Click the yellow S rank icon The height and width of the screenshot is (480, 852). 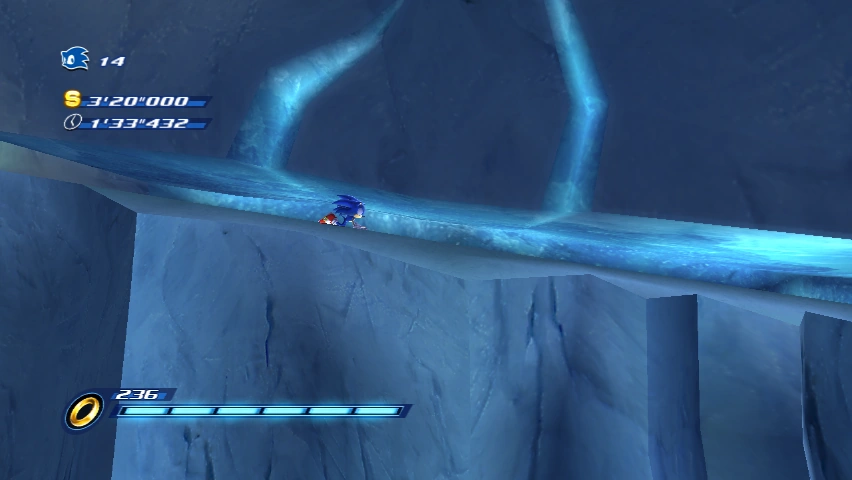click(72, 99)
